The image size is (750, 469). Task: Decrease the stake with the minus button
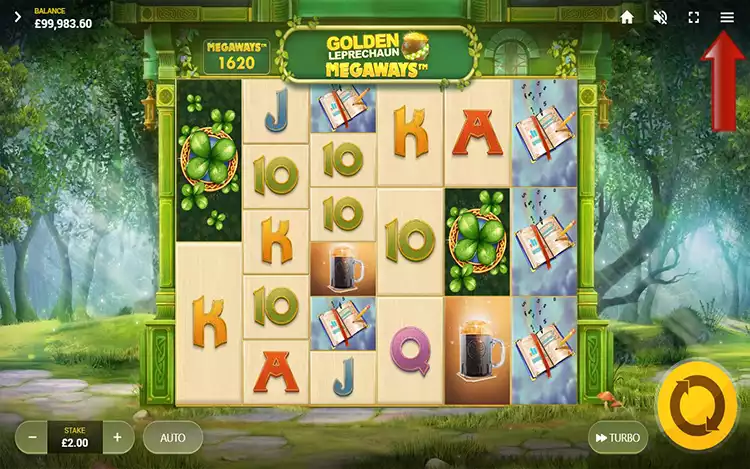pos(33,437)
